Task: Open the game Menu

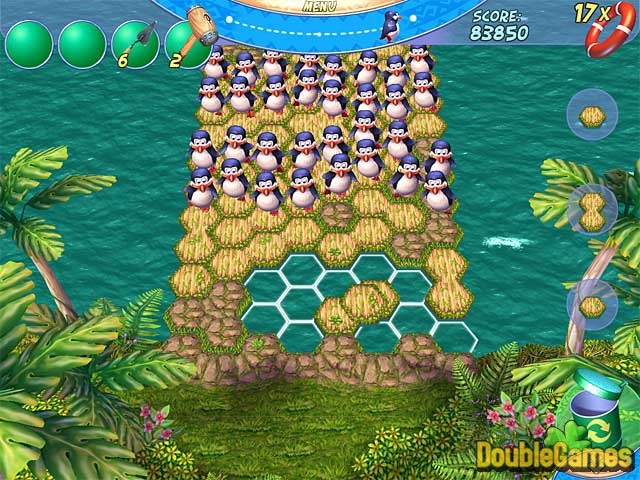Action: click(x=320, y=6)
